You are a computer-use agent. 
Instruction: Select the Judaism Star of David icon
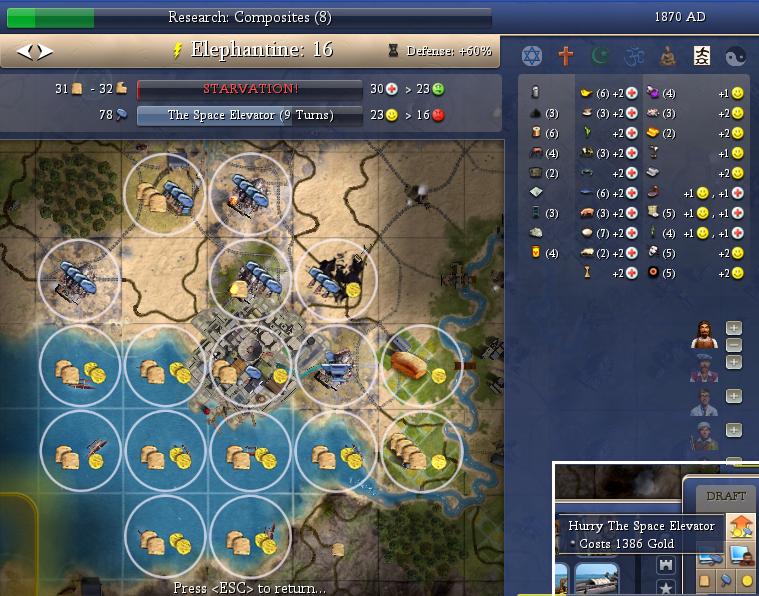pos(531,55)
